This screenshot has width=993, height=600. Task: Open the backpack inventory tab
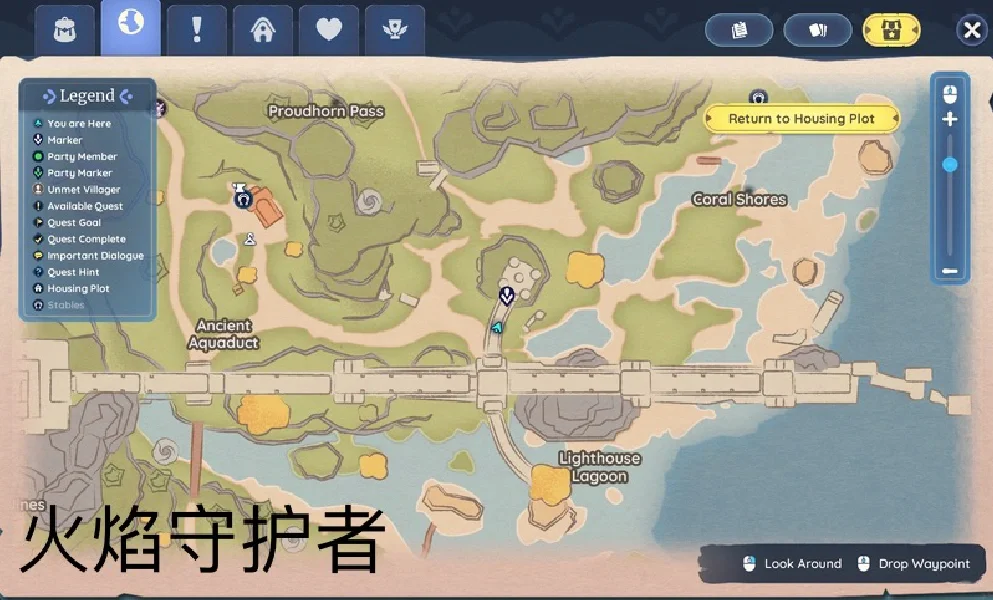[66, 29]
